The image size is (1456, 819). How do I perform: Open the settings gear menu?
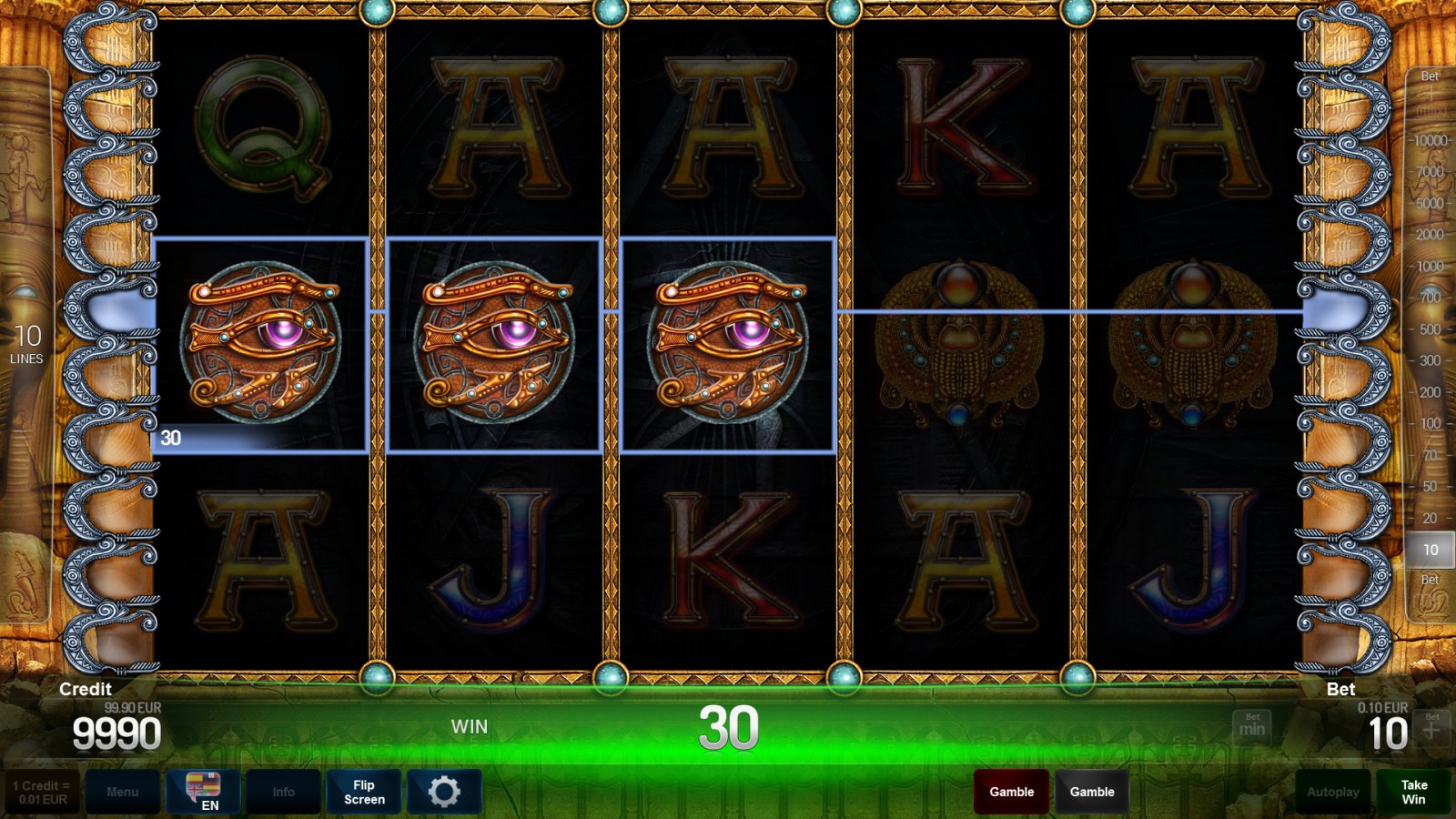pyautogui.click(x=444, y=791)
